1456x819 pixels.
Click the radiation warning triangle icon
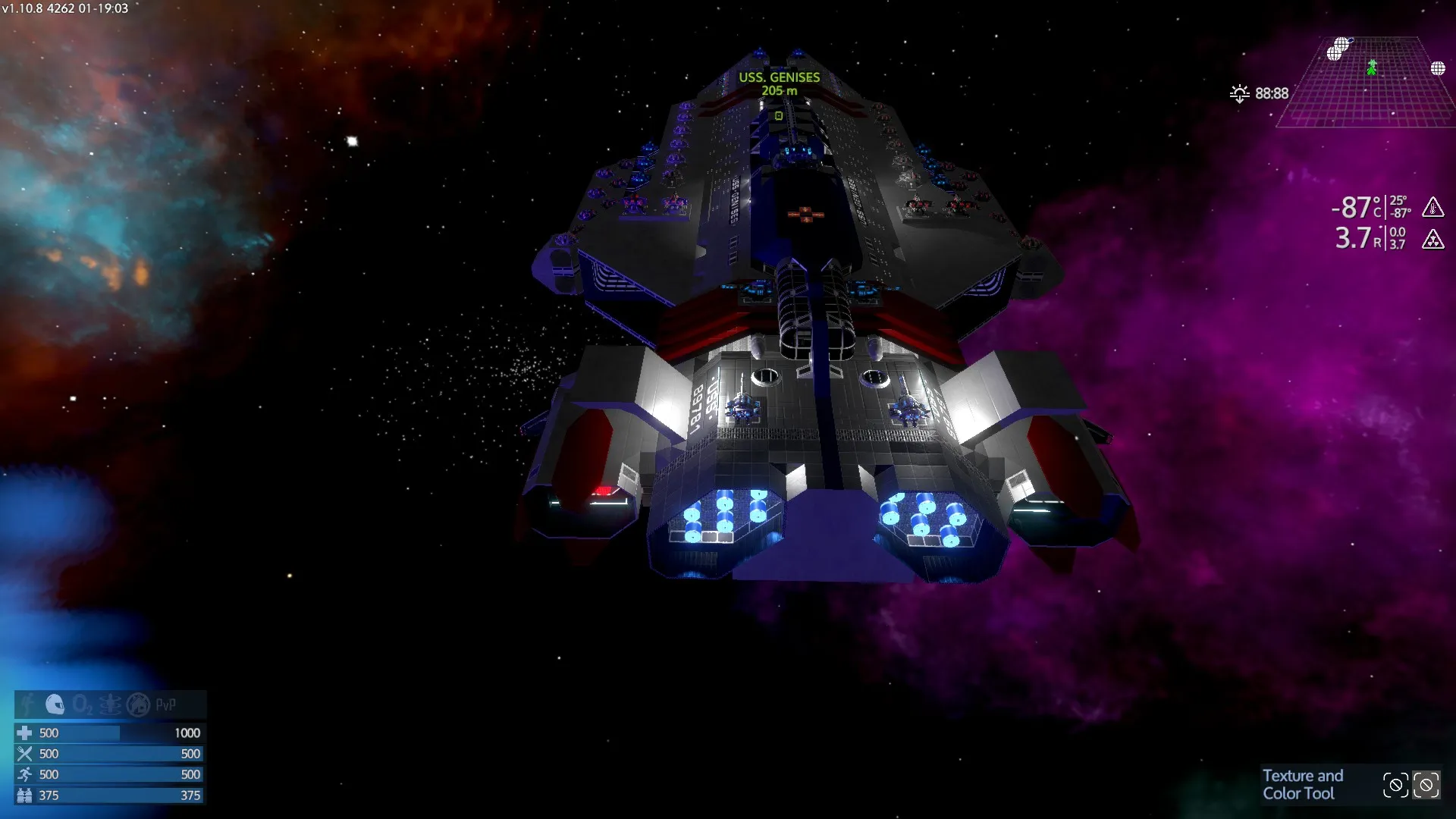[1432, 240]
